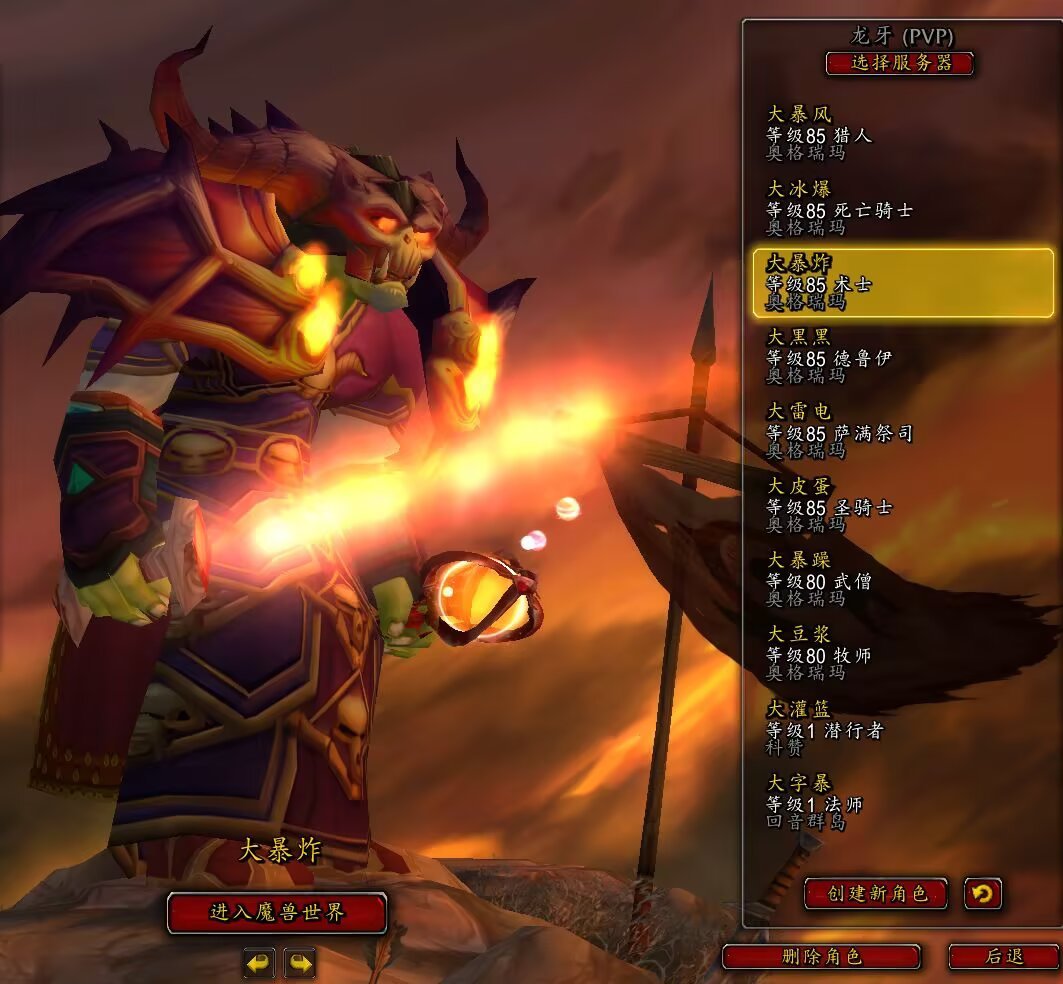Choose the 大冰爆 death knight character

coord(902,208)
